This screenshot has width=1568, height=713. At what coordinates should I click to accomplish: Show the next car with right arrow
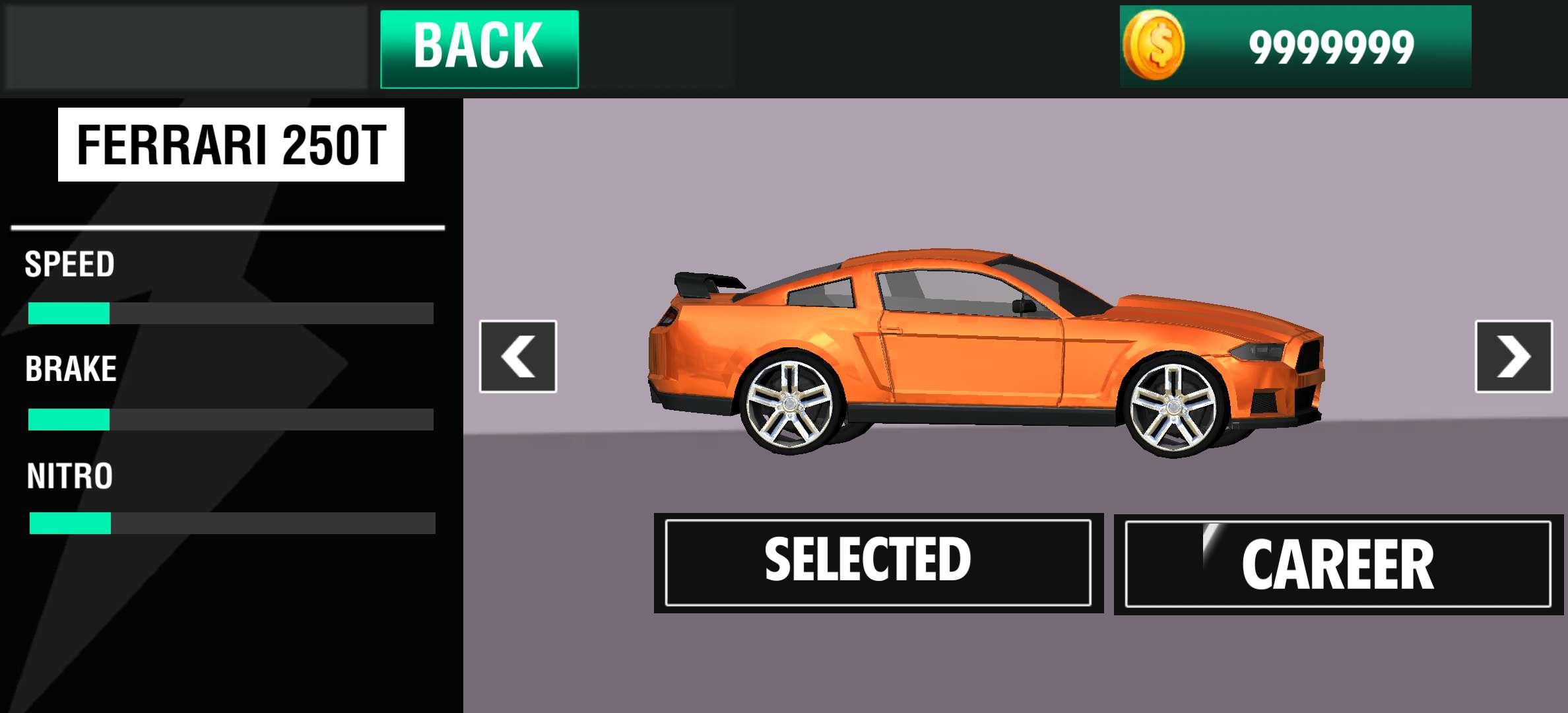tap(1513, 356)
